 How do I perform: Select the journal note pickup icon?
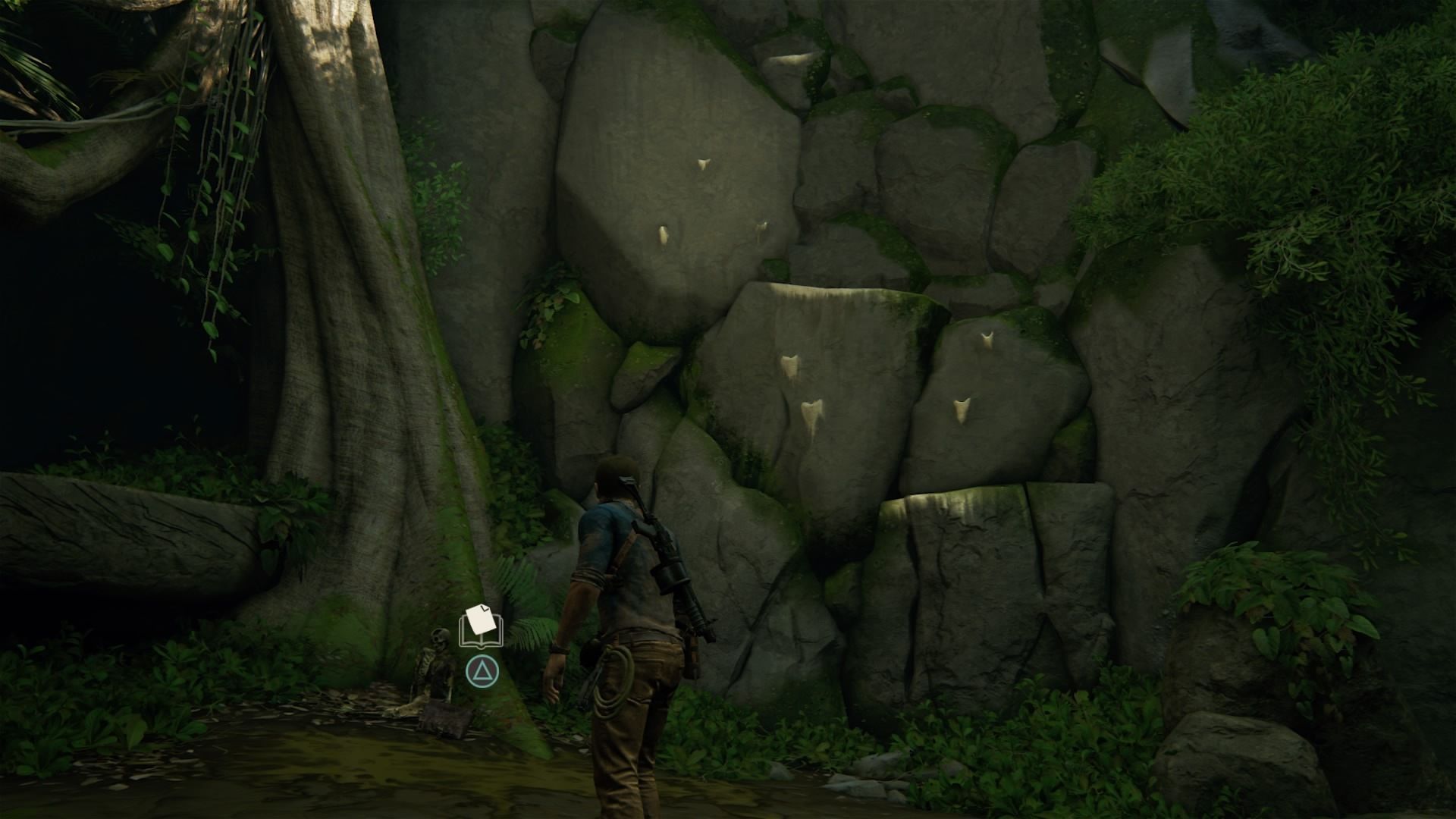click(x=481, y=626)
